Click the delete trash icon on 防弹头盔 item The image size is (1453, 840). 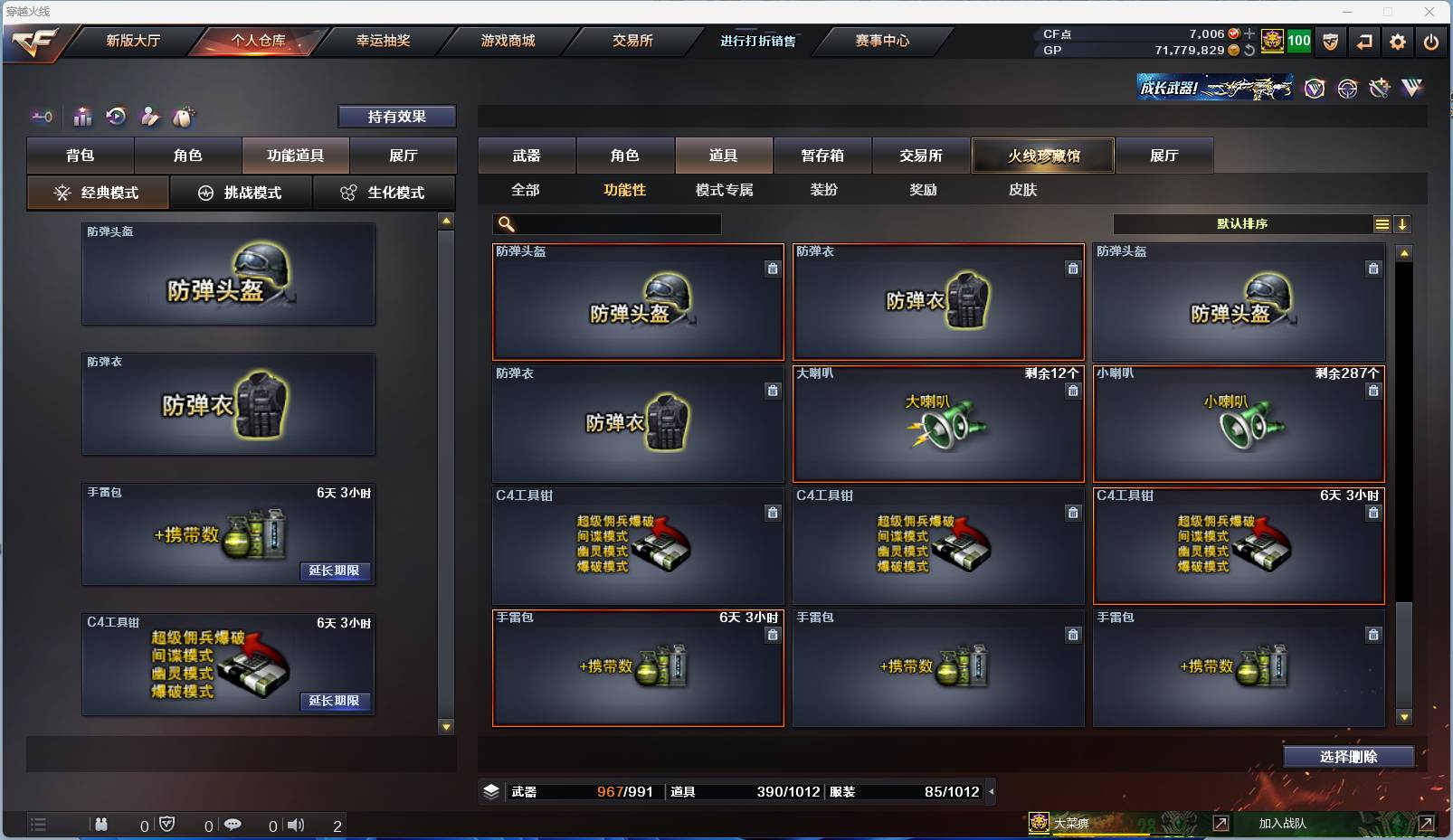coord(773,269)
